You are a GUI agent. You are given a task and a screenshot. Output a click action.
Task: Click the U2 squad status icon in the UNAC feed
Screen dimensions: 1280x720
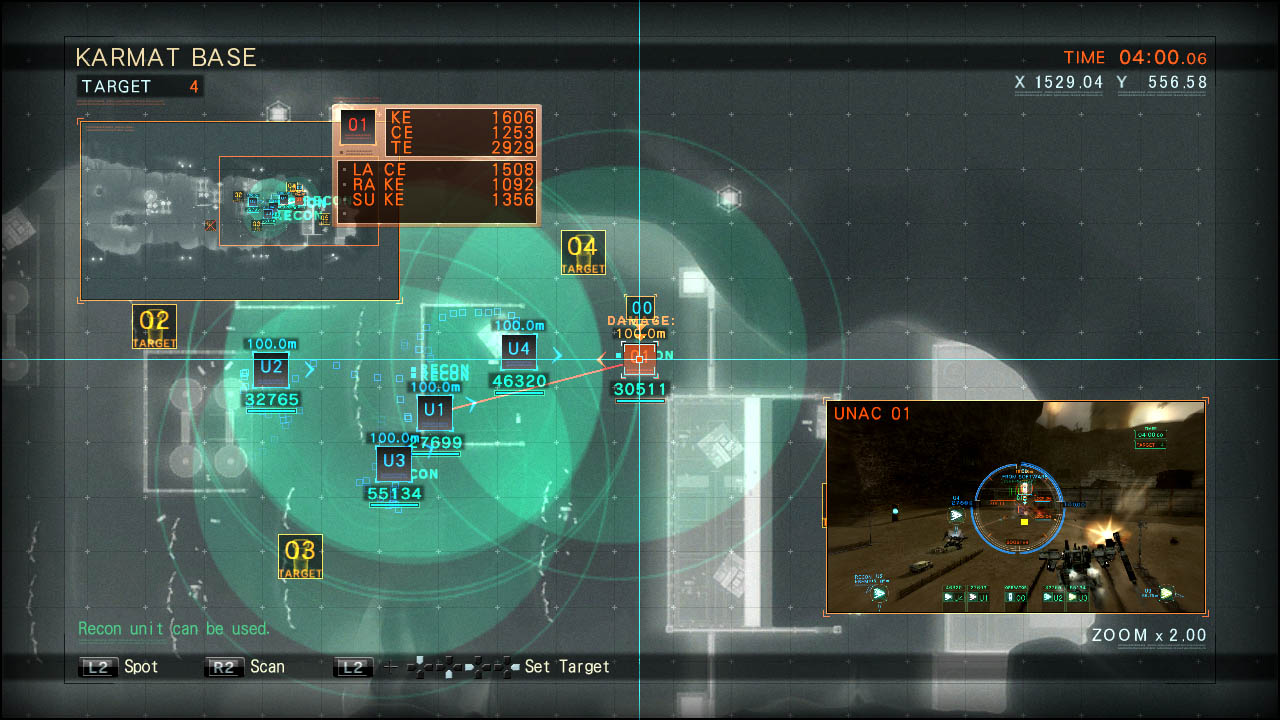[x=1051, y=597]
